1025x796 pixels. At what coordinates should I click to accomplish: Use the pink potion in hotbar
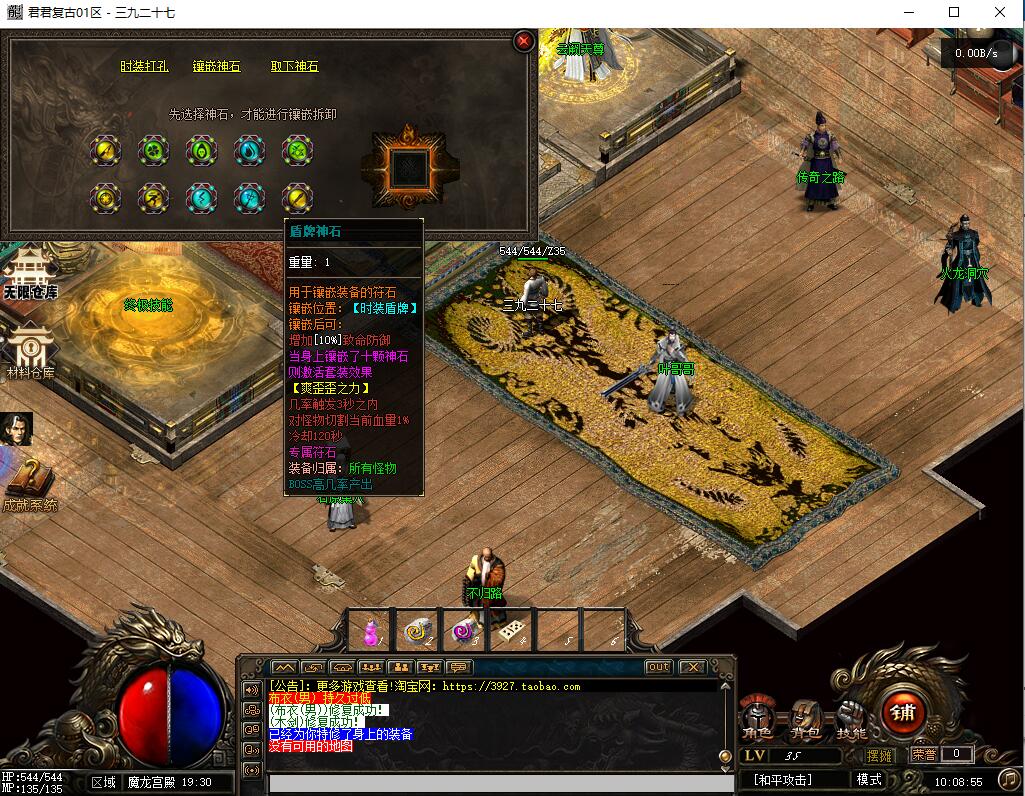pyautogui.click(x=372, y=631)
